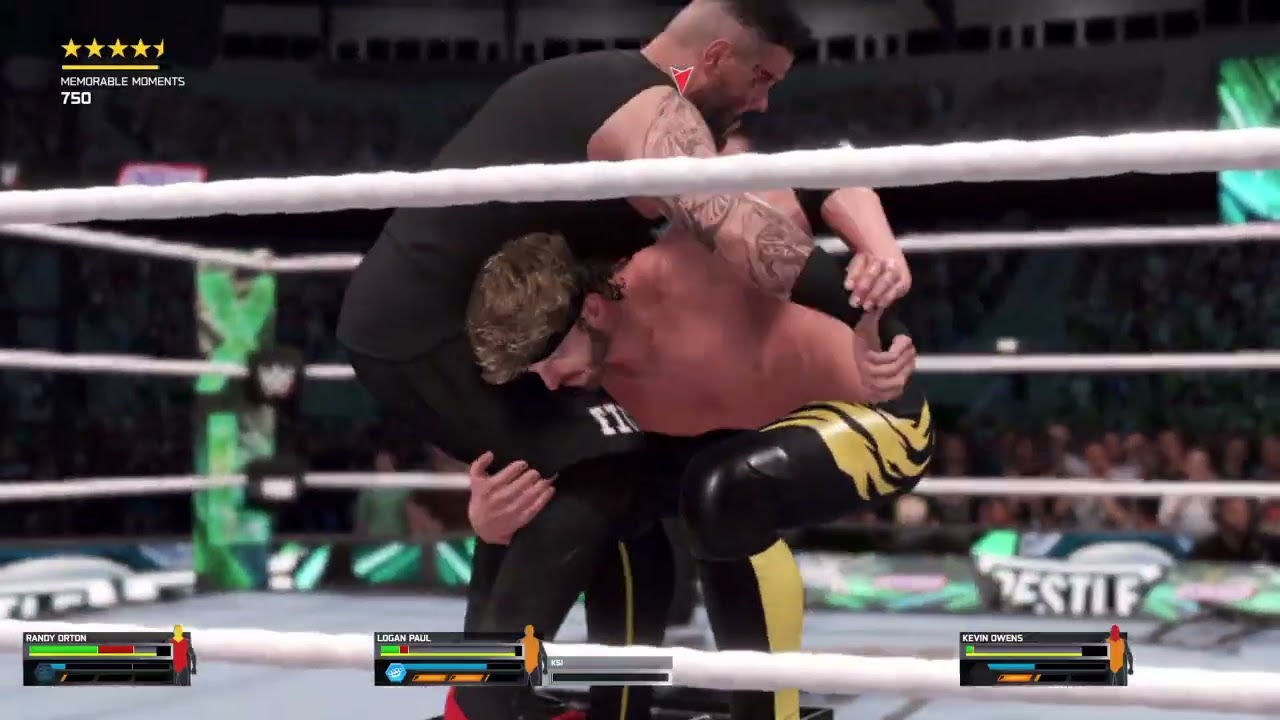Click the RANDY ORTON name tab

[x=55, y=637]
